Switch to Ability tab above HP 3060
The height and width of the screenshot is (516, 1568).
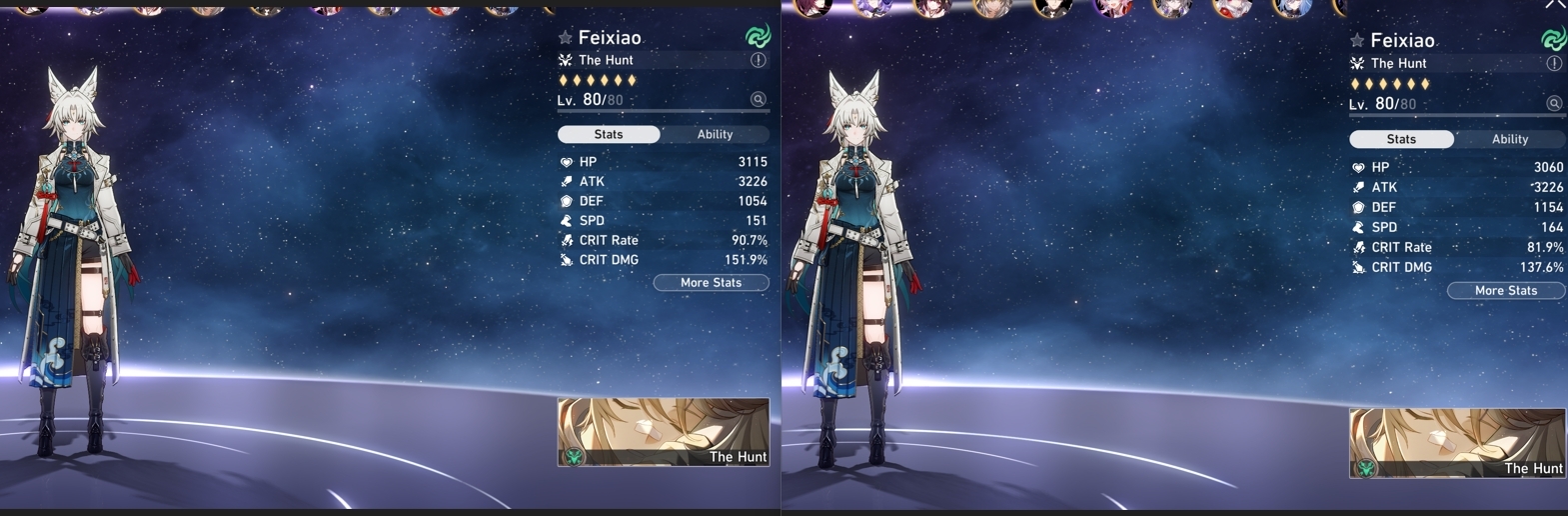pos(1509,139)
